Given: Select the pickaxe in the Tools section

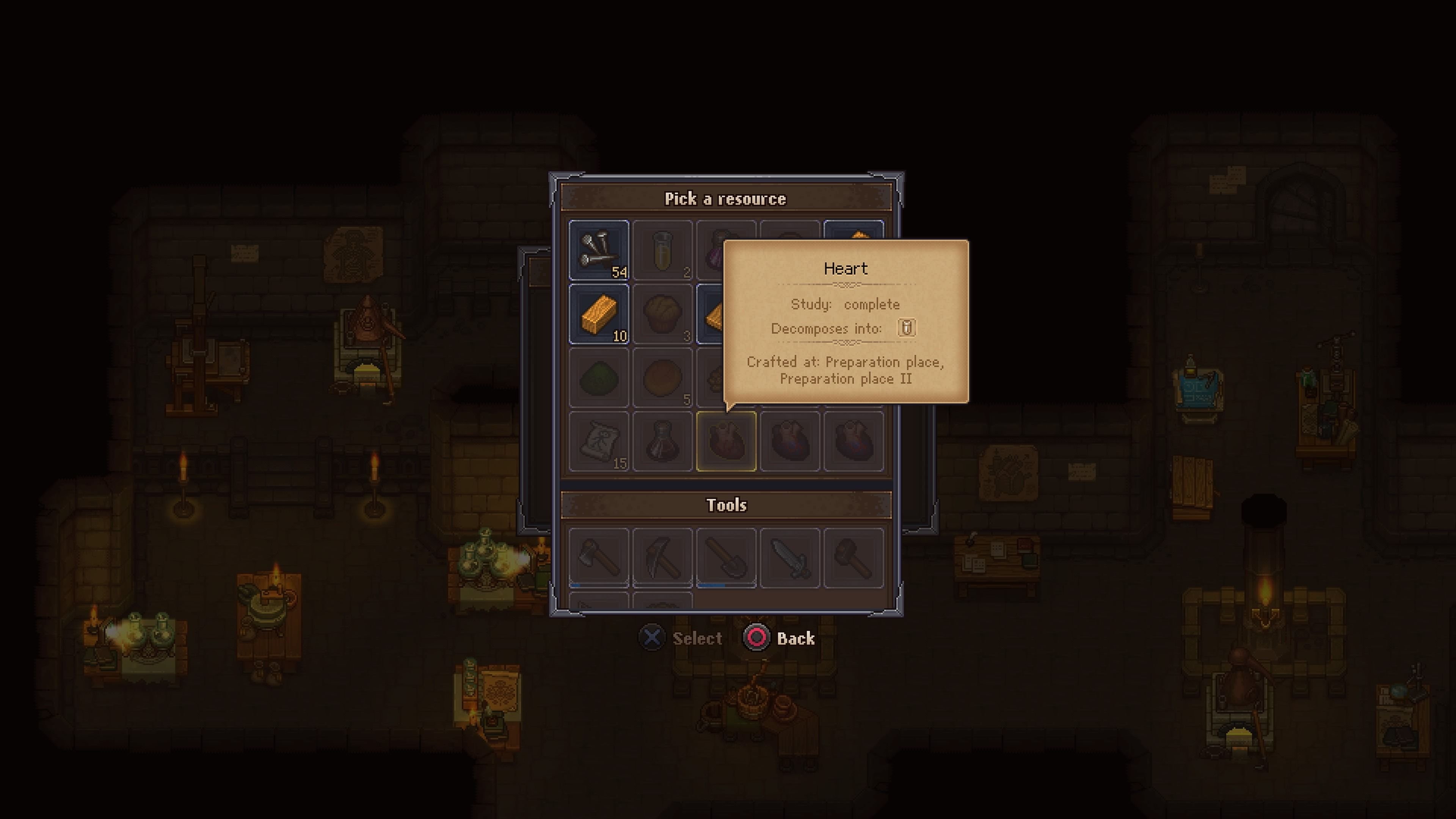Looking at the screenshot, I should tap(663, 558).
